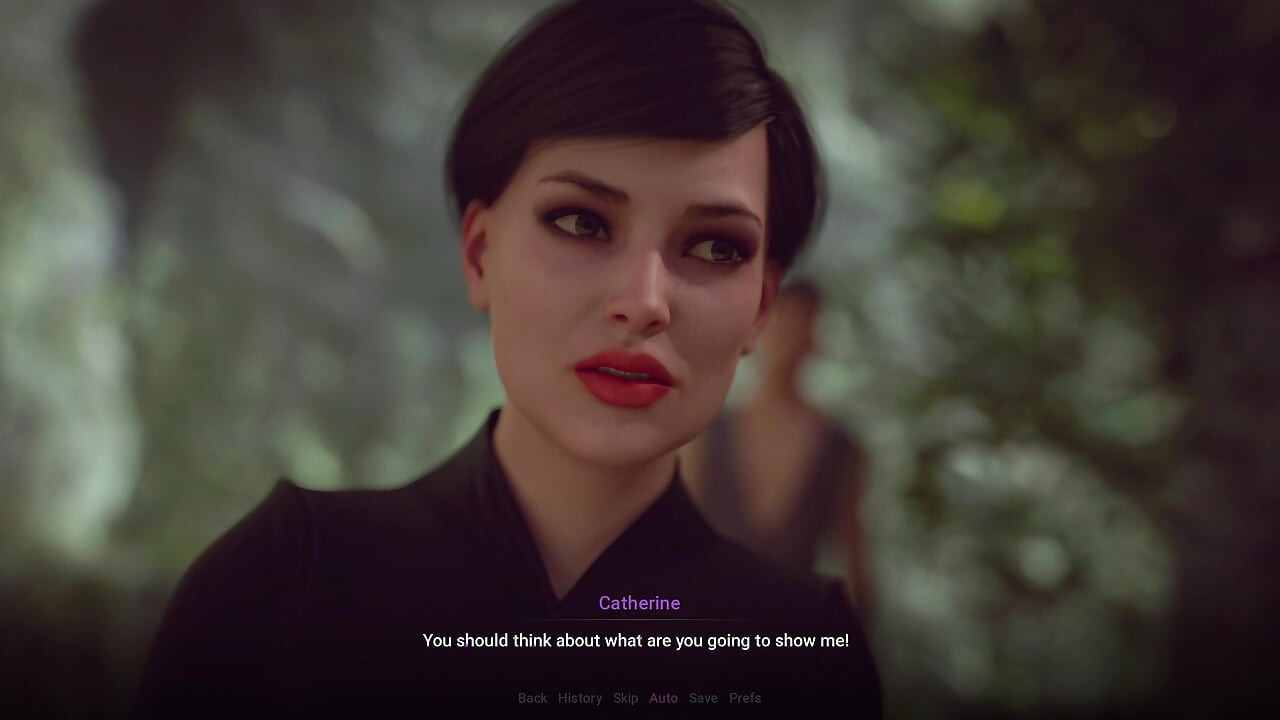
Task: Open the Prefs settings menu
Action: tap(745, 698)
